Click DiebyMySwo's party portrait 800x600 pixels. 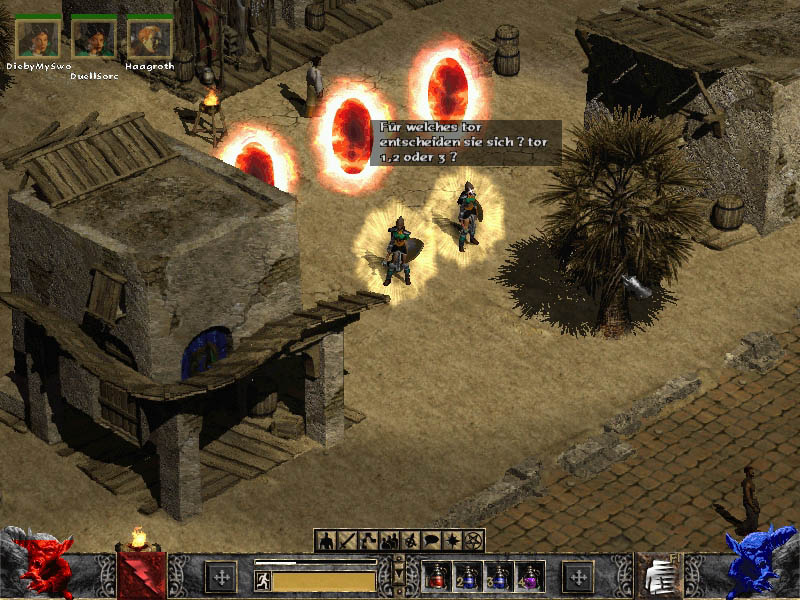coord(38,38)
